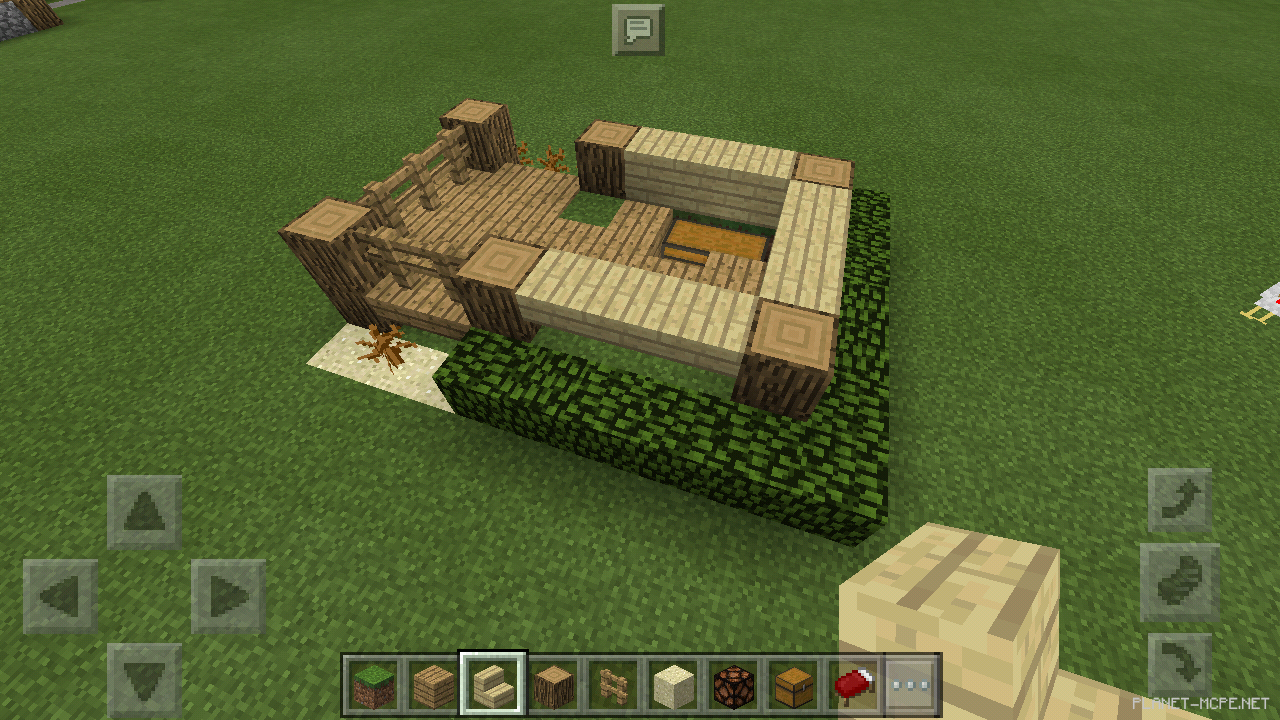Viewport: 1280px width, 720px height.
Task: Choose the wooden stairs hotbar slot
Action: pos(492,686)
